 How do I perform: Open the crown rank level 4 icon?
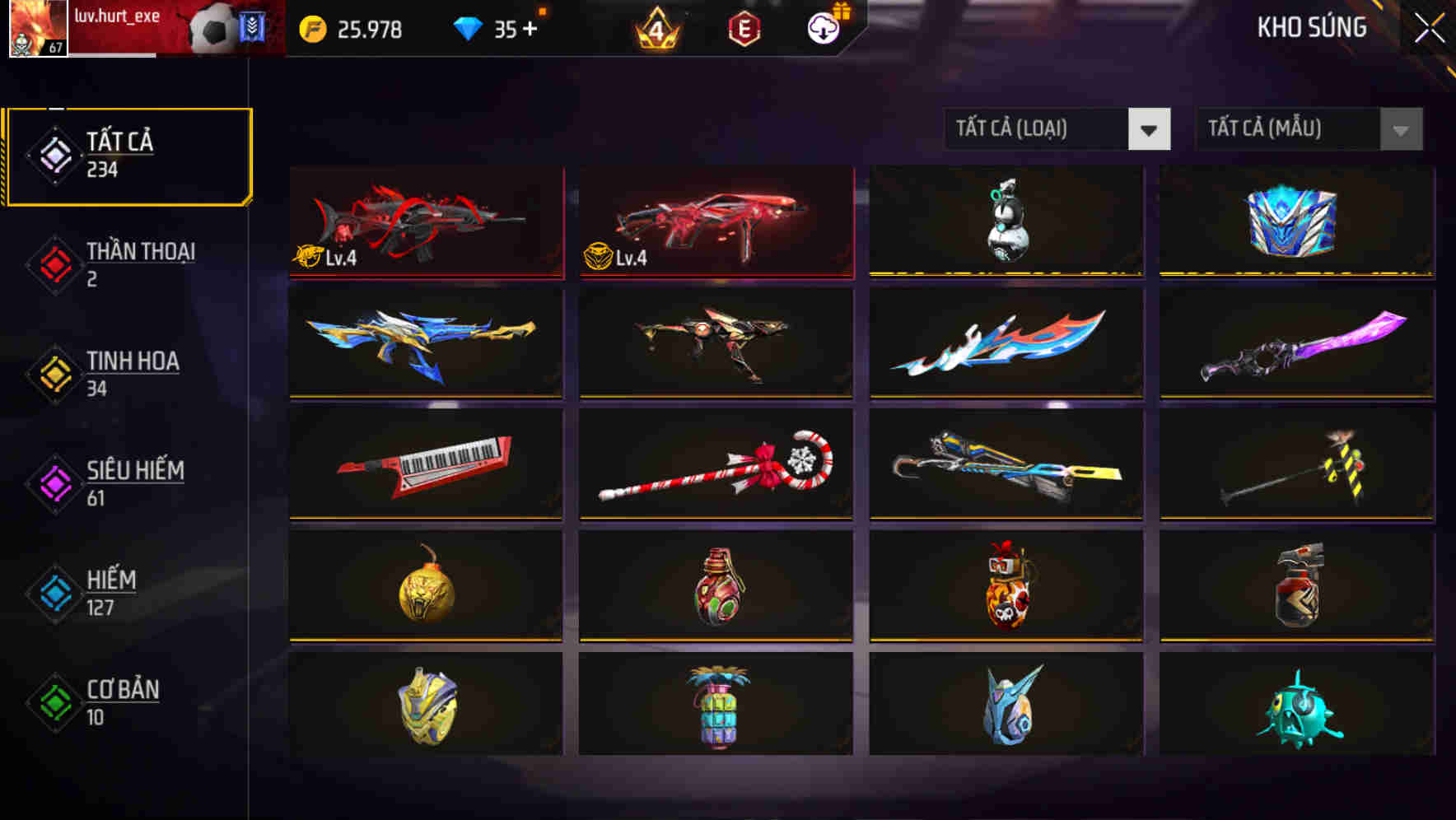pyautogui.click(x=655, y=29)
